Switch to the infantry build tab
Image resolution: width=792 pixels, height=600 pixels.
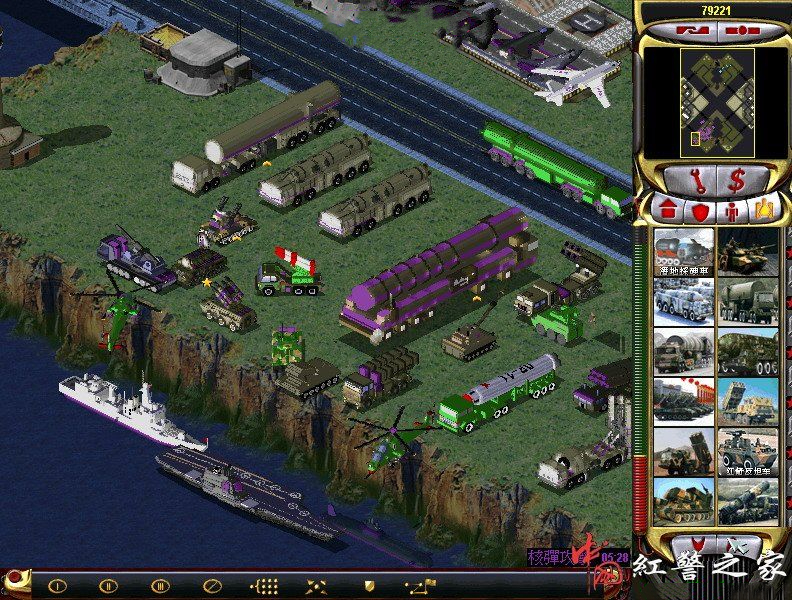(731, 211)
